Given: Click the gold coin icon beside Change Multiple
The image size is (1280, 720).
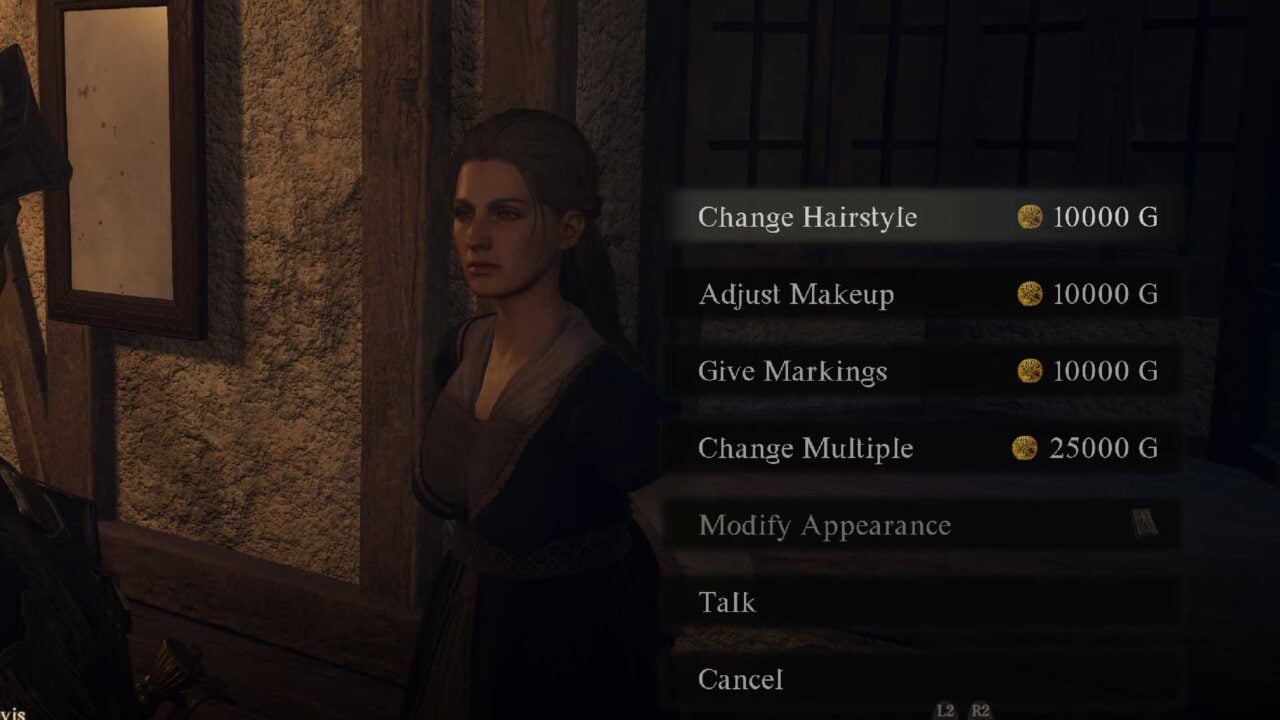Looking at the screenshot, I should 1022,448.
